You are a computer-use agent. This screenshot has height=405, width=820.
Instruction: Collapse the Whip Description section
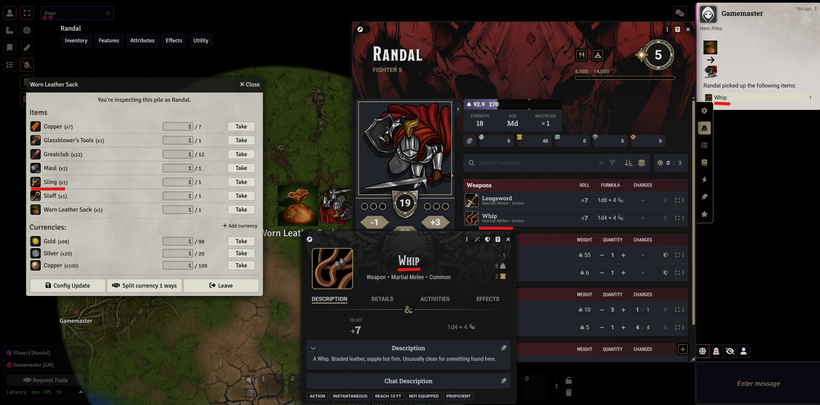[314, 348]
